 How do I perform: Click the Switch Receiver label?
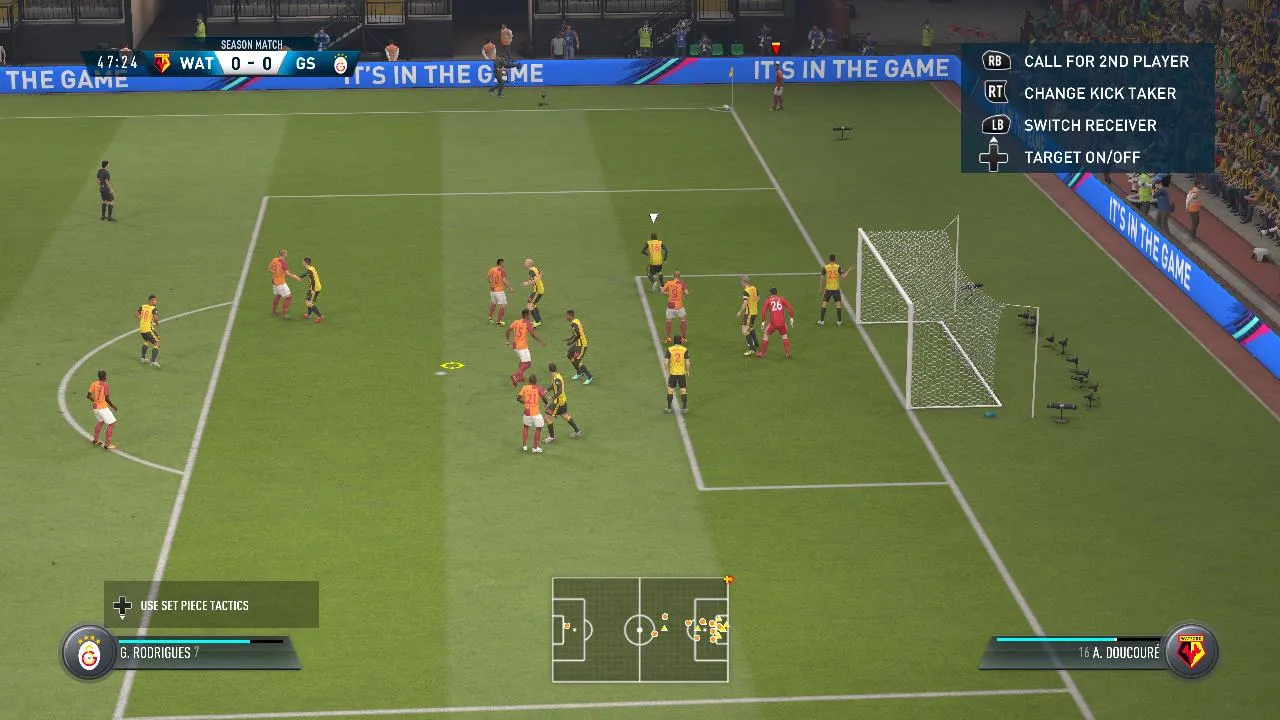pos(1091,125)
